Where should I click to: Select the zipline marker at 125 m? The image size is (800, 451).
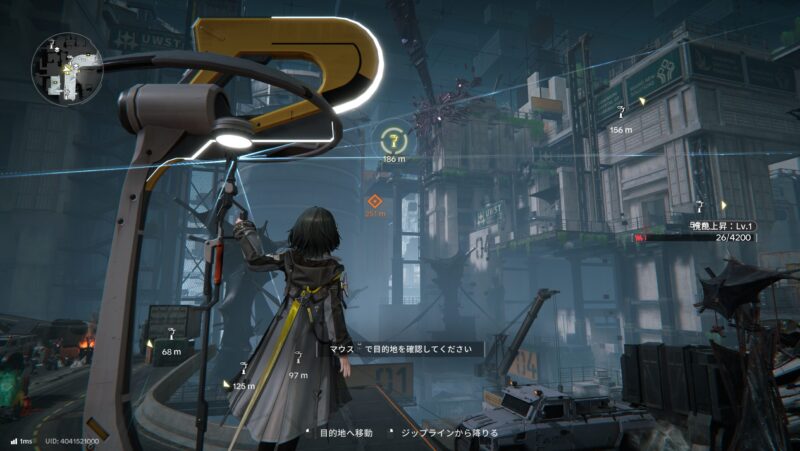point(244,369)
